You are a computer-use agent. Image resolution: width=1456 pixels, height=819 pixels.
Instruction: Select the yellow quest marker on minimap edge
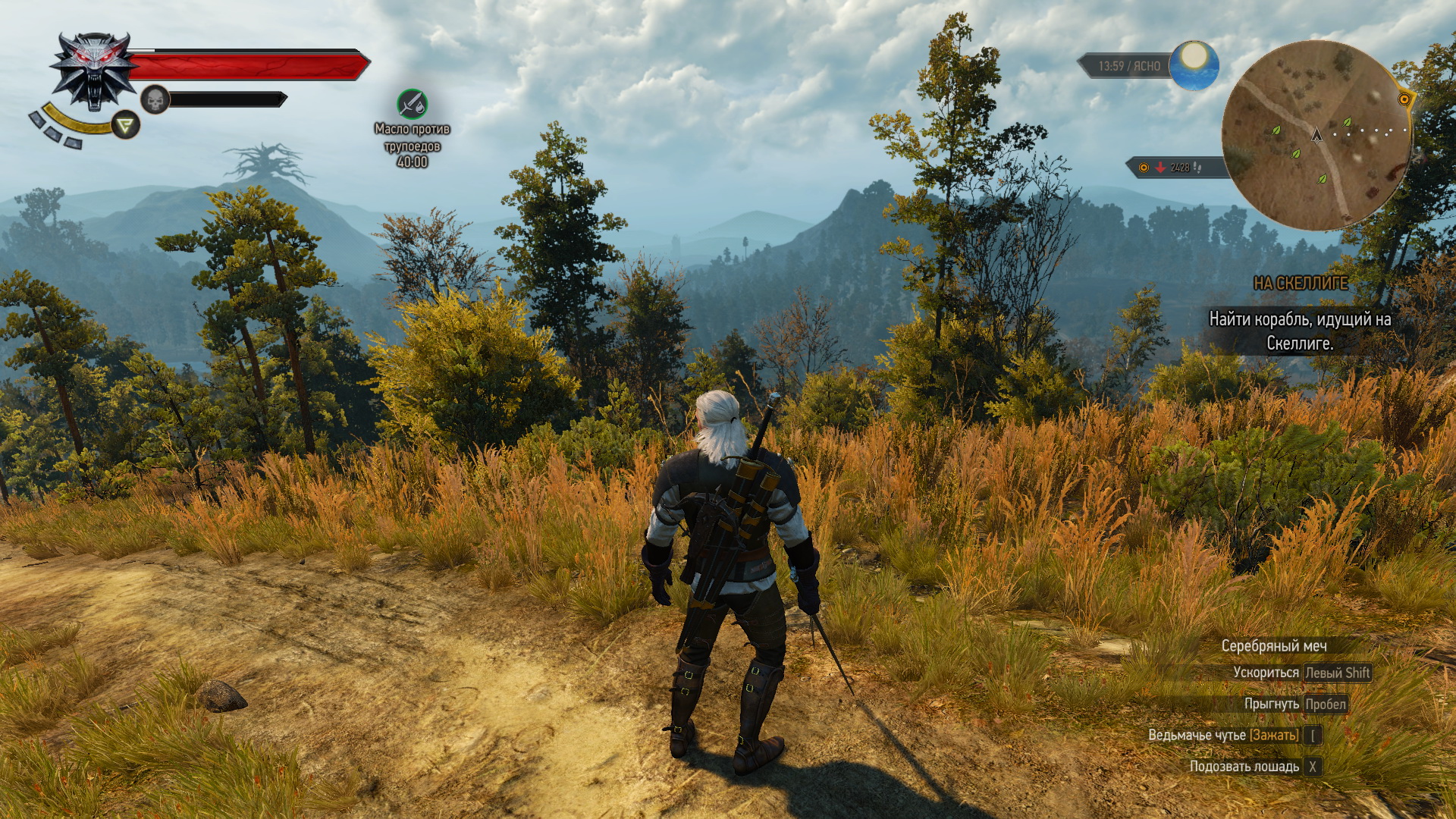(x=1404, y=99)
